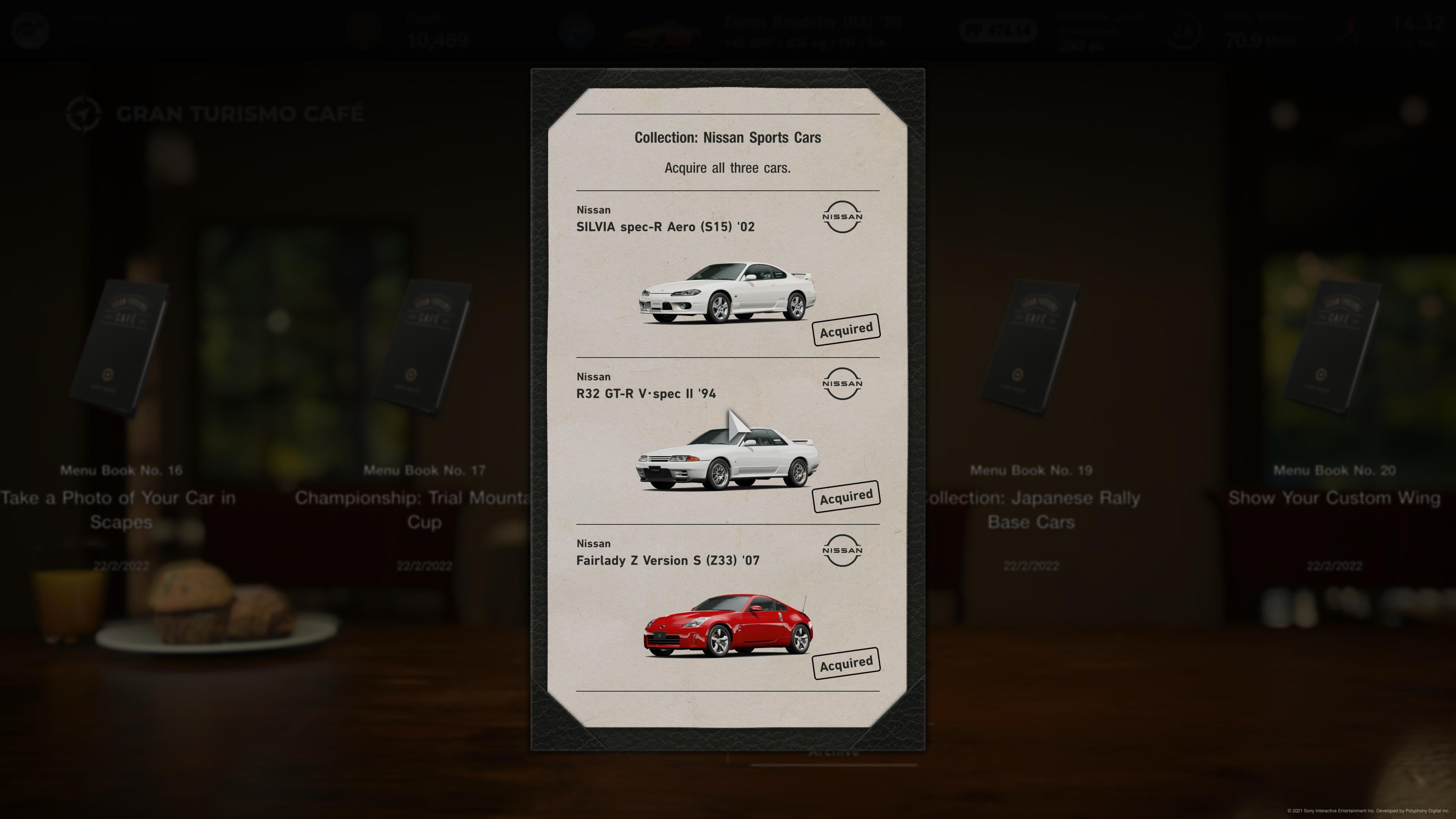
Task: Open Menu Book No. 19 Japanese Rally Base Cars
Action: pos(1031,350)
